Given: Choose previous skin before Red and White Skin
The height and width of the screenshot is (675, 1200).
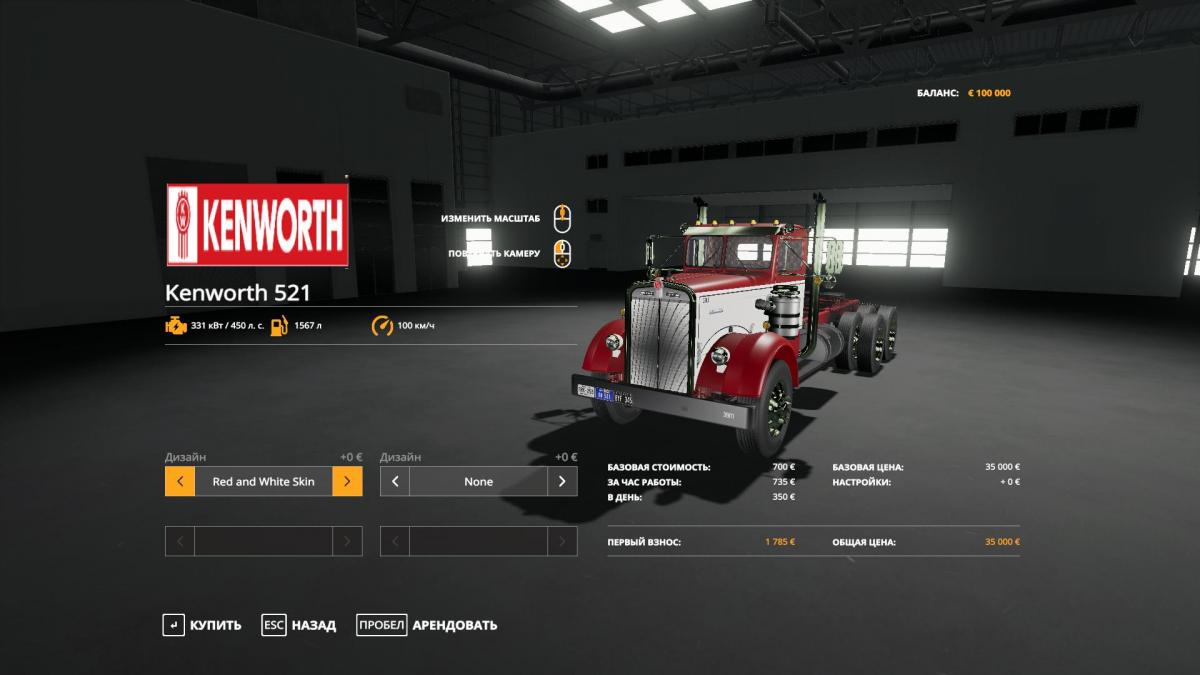Looking at the screenshot, I should coord(180,481).
